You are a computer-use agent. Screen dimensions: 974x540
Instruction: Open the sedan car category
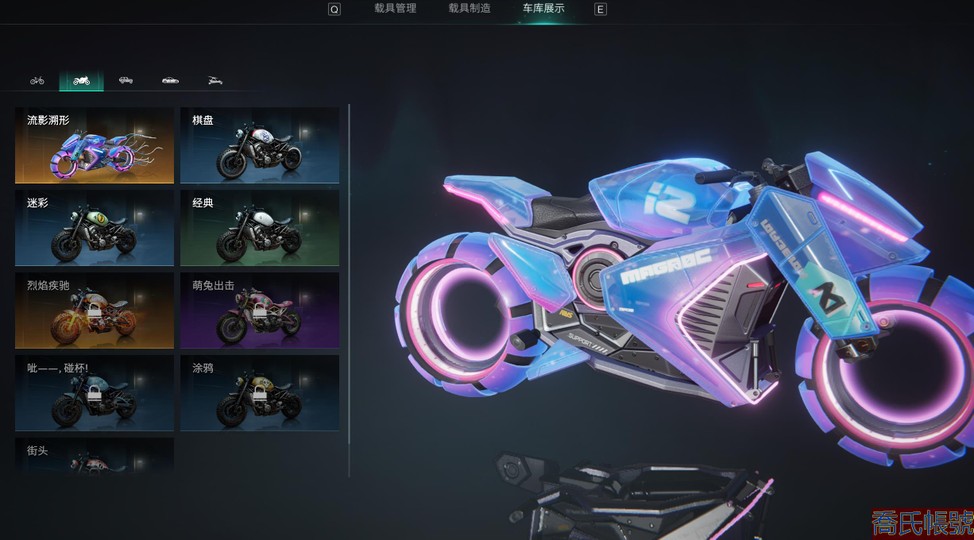[170, 80]
